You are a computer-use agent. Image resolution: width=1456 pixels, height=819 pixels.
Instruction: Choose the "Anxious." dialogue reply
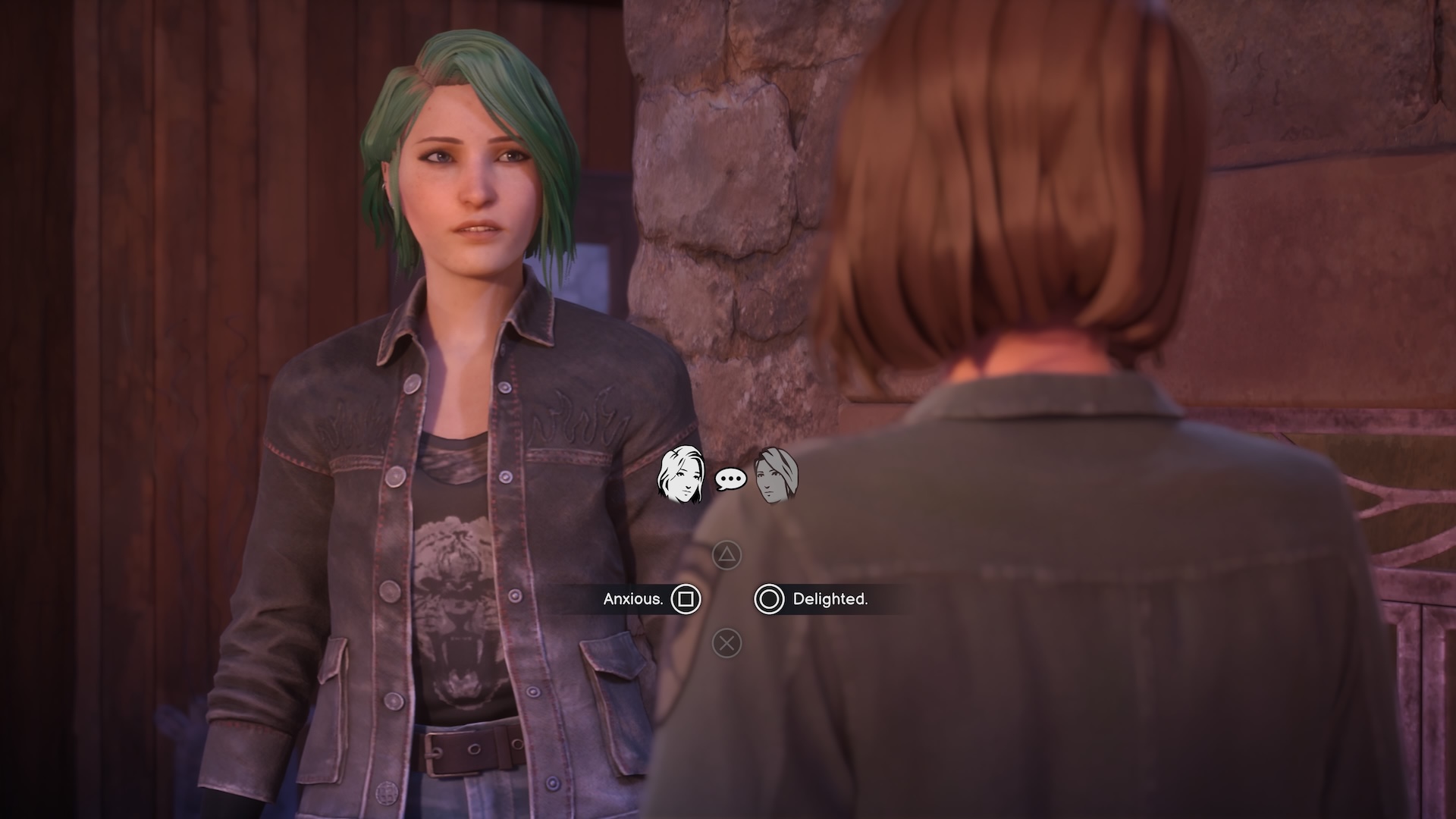(x=633, y=599)
